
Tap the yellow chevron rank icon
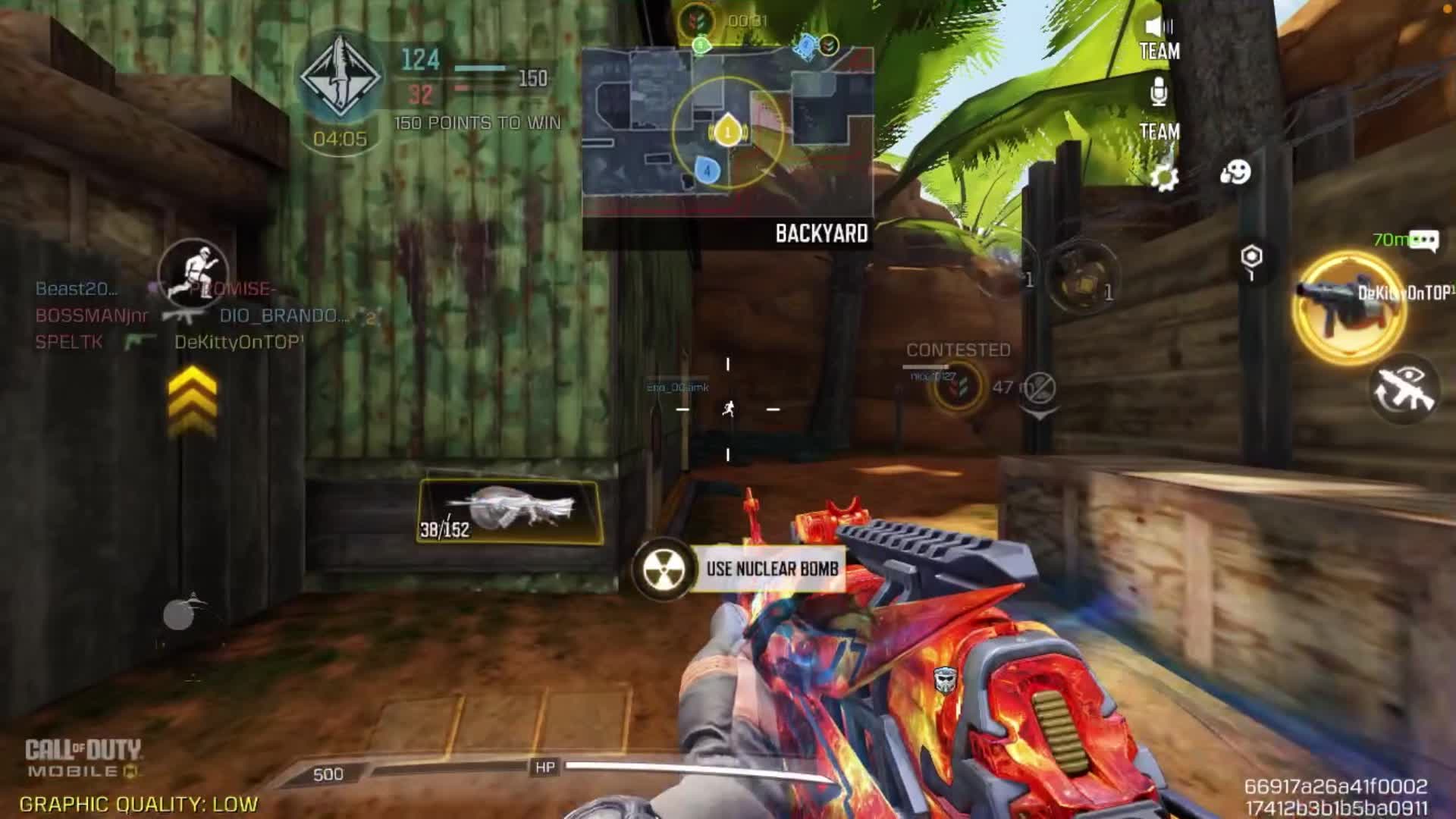pyautogui.click(x=193, y=400)
